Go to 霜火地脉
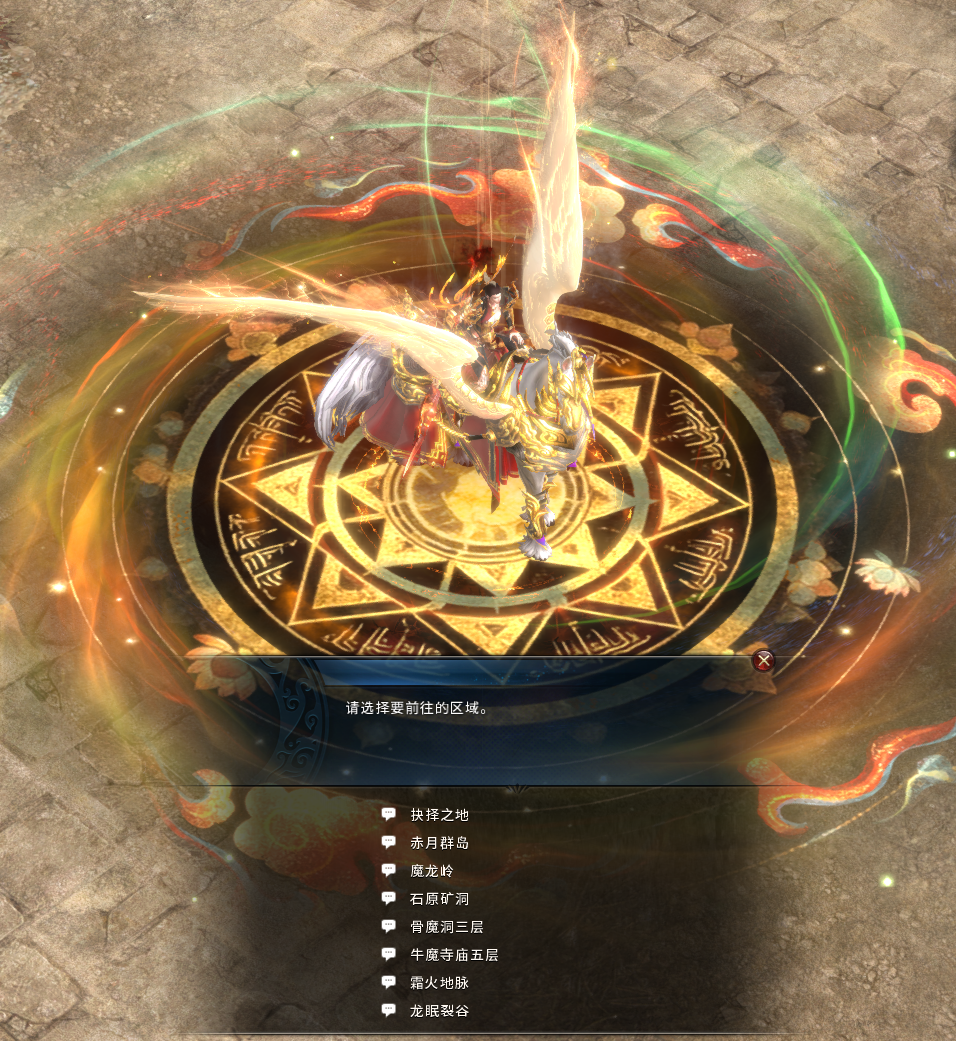The height and width of the screenshot is (1041, 956). tap(439, 983)
